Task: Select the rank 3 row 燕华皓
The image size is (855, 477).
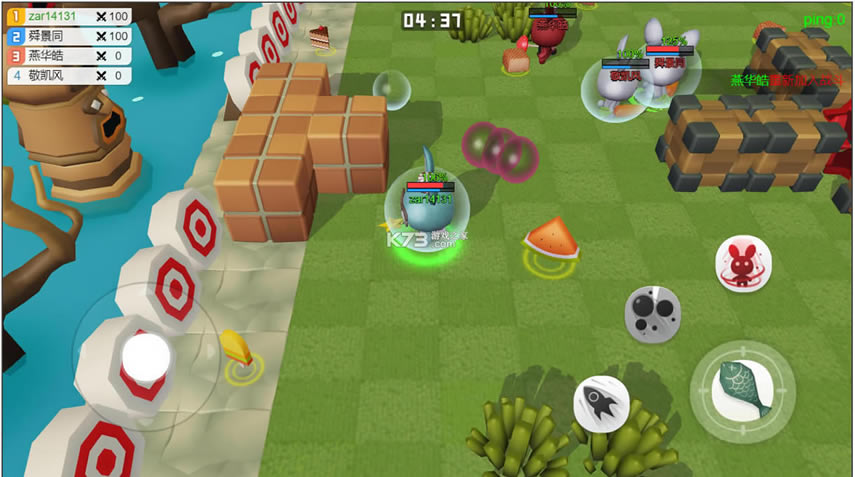Action: coord(68,56)
